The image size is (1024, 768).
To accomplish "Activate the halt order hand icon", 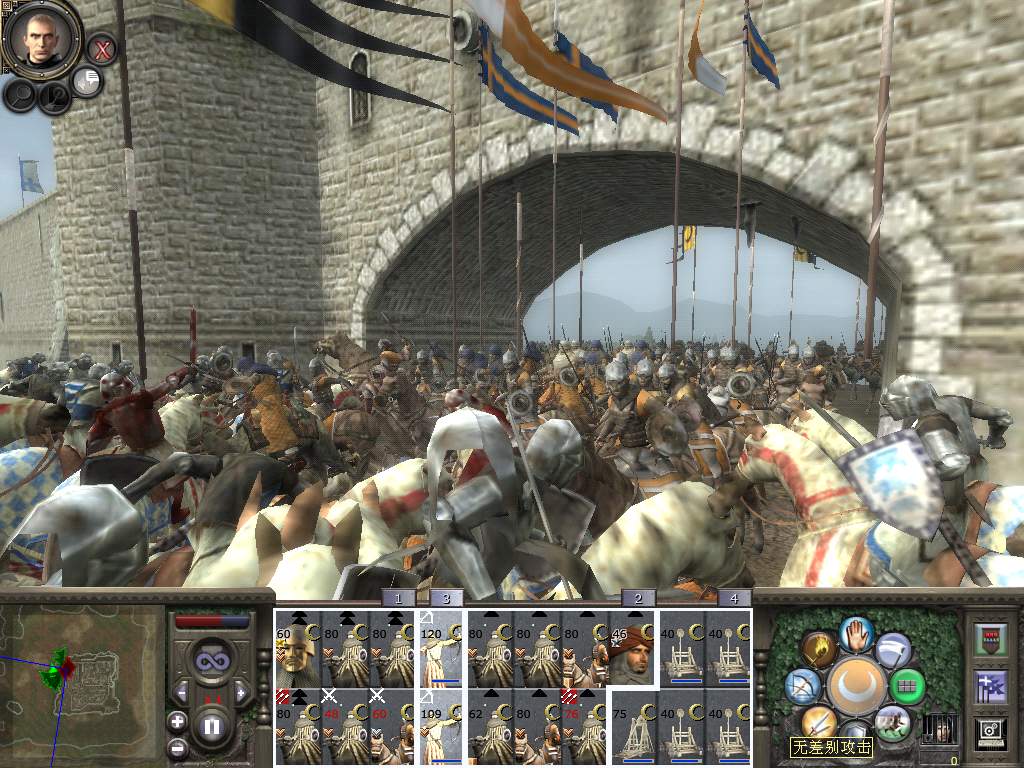I will [856, 632].
